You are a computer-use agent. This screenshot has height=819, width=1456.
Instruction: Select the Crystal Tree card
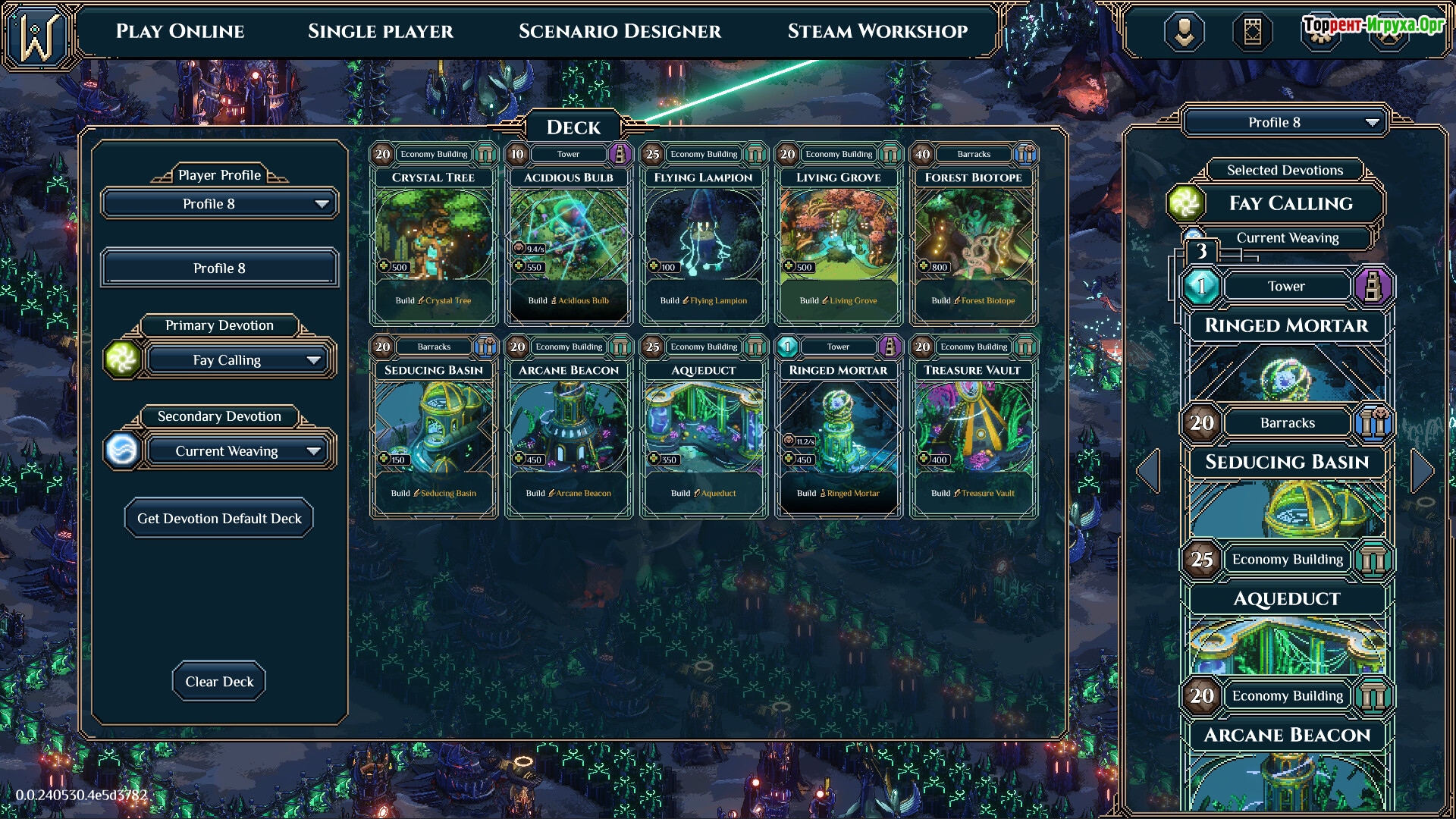pyautogui.click(x=434, y=235)
